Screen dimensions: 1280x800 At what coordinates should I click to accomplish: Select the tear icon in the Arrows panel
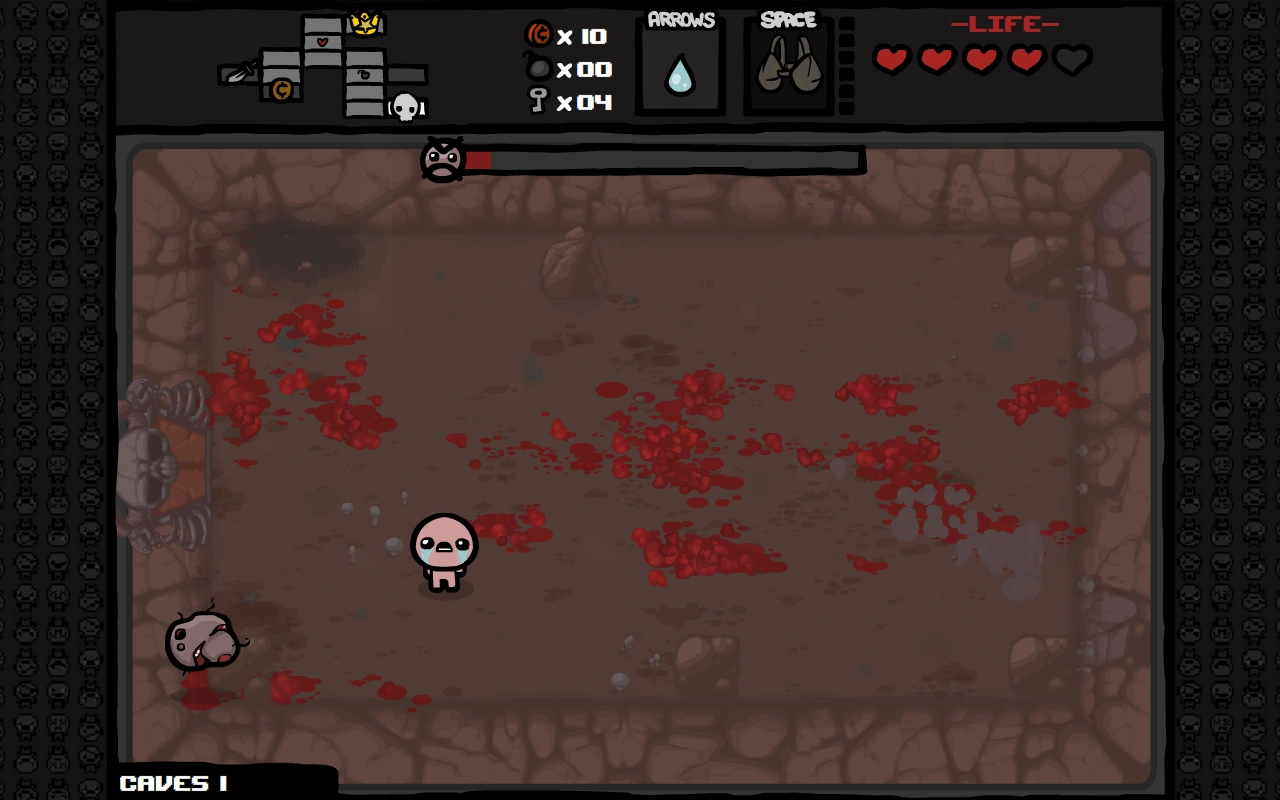point(680,76)
